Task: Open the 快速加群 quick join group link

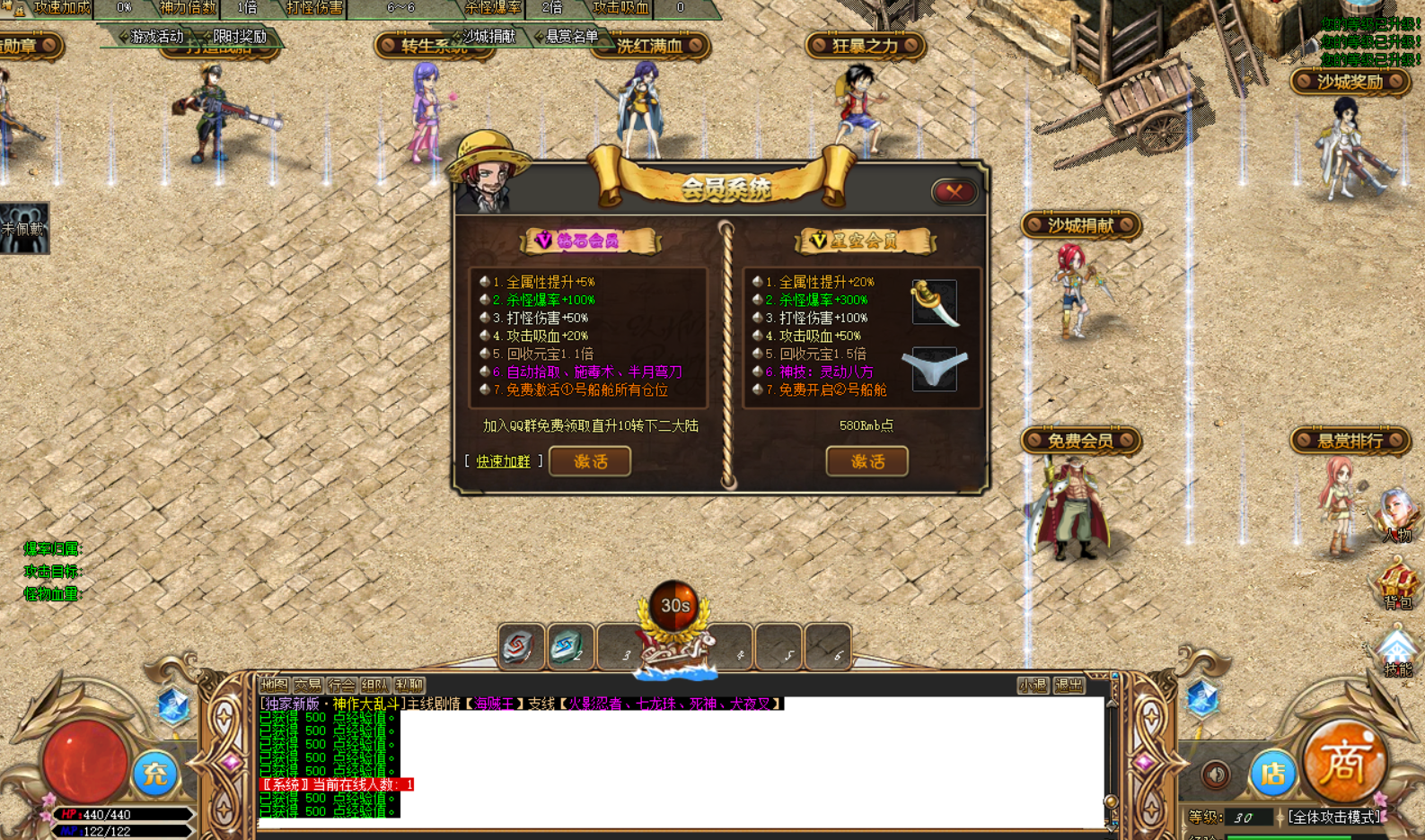Action: [x=503, y=461]
